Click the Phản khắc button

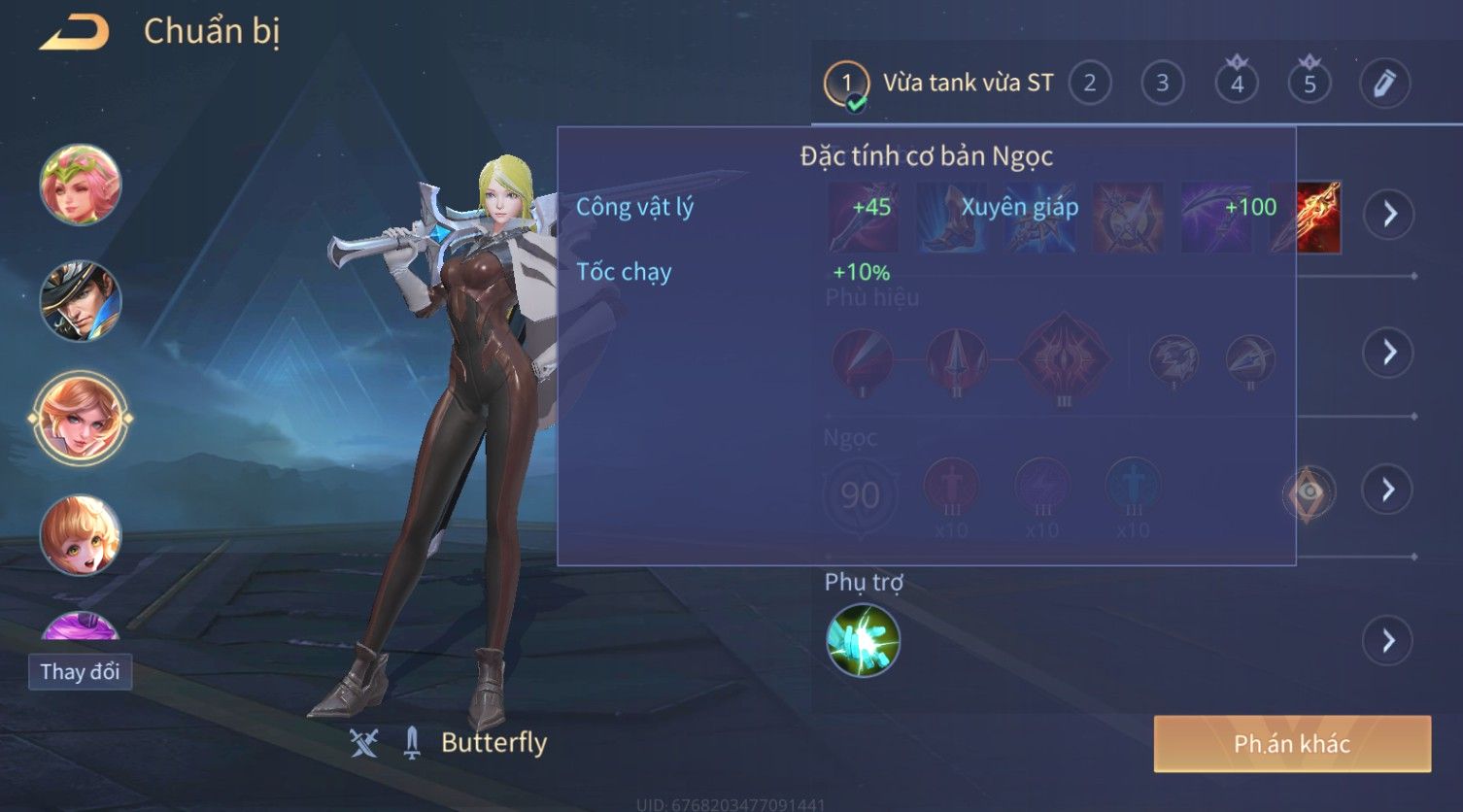coord(1292,744)
